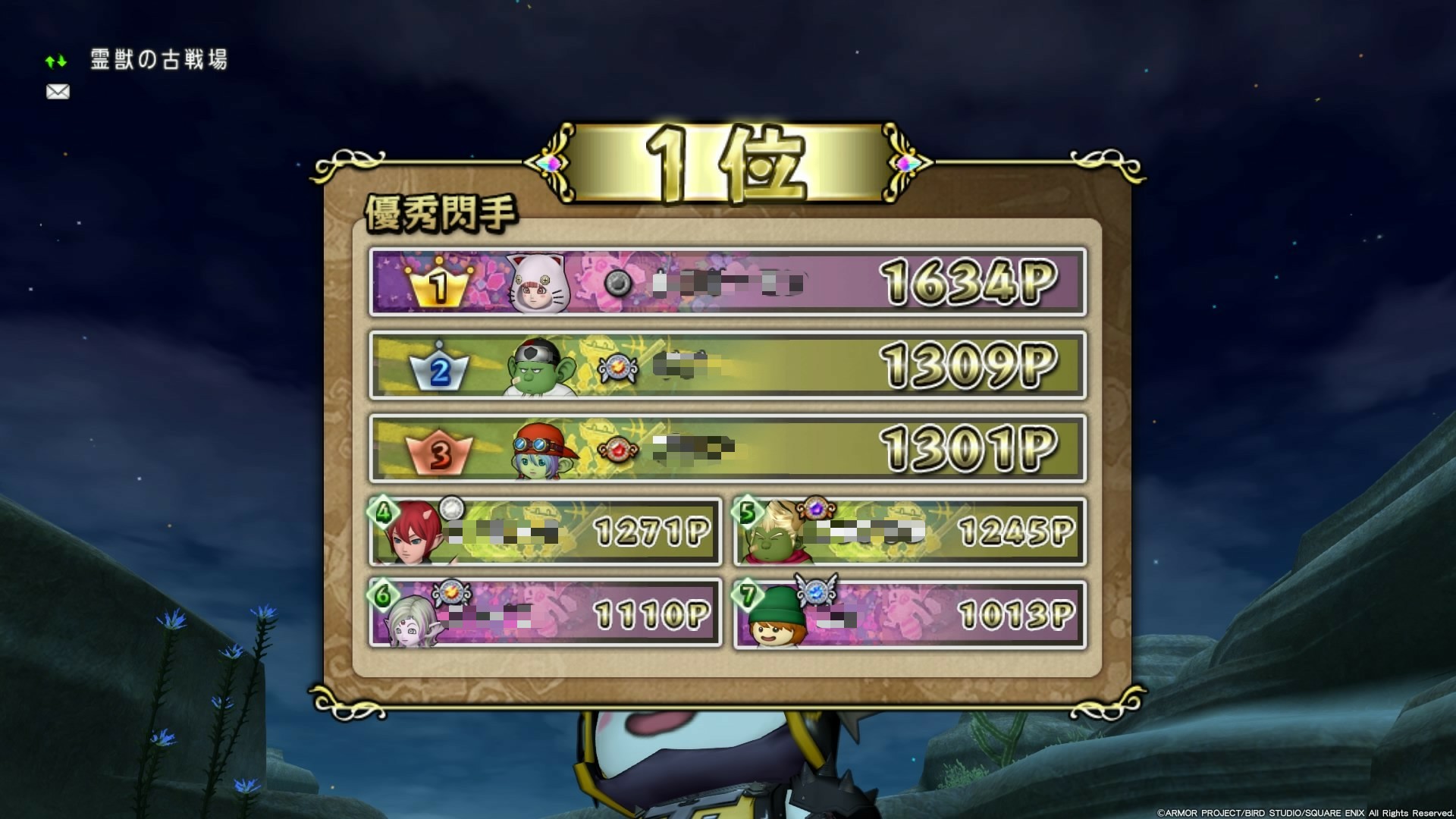
Task: Select the red orb emblem beside rank 3 player
Action: (619, 450)
